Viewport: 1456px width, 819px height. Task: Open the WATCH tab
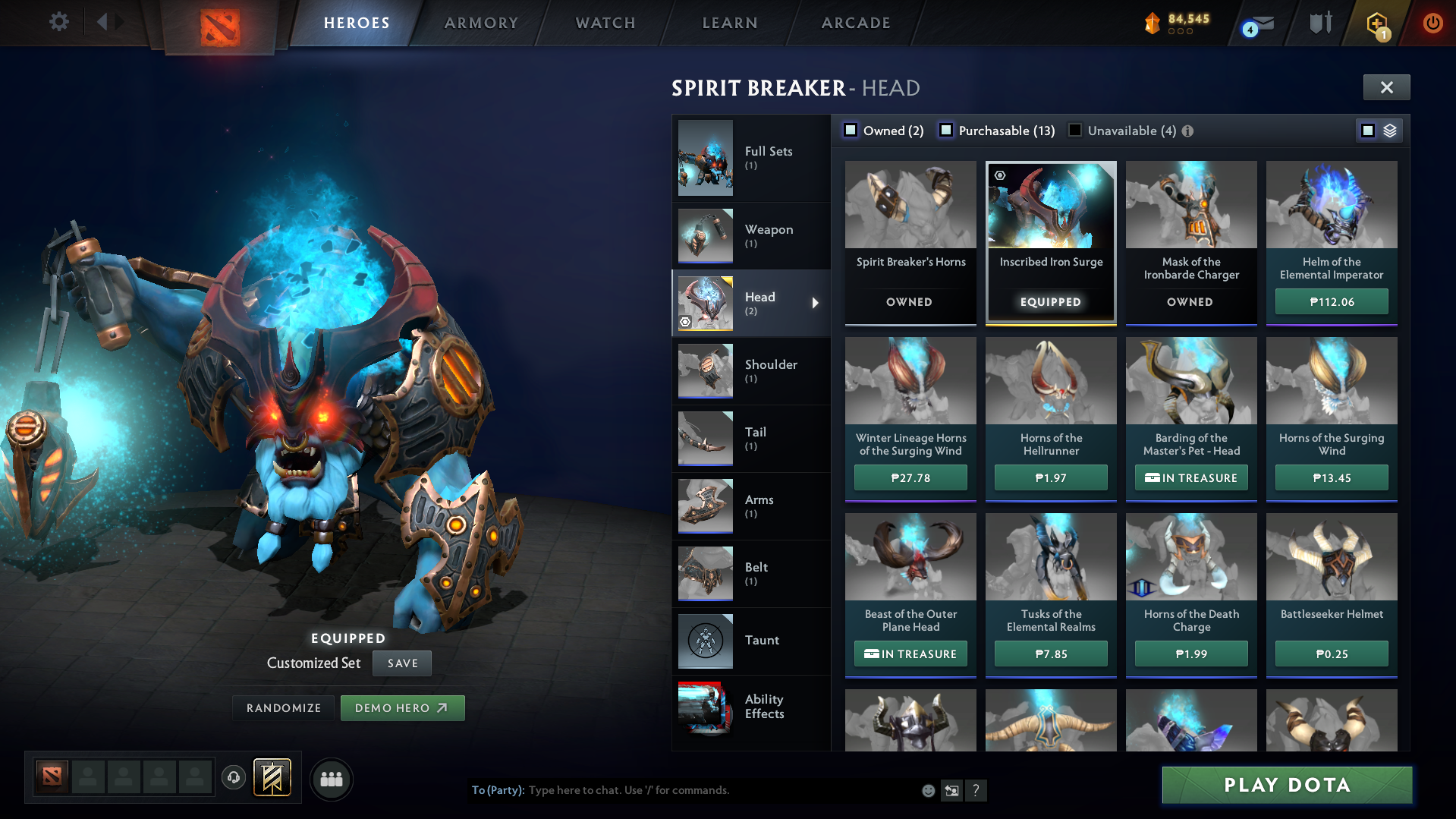click(605, 23)
